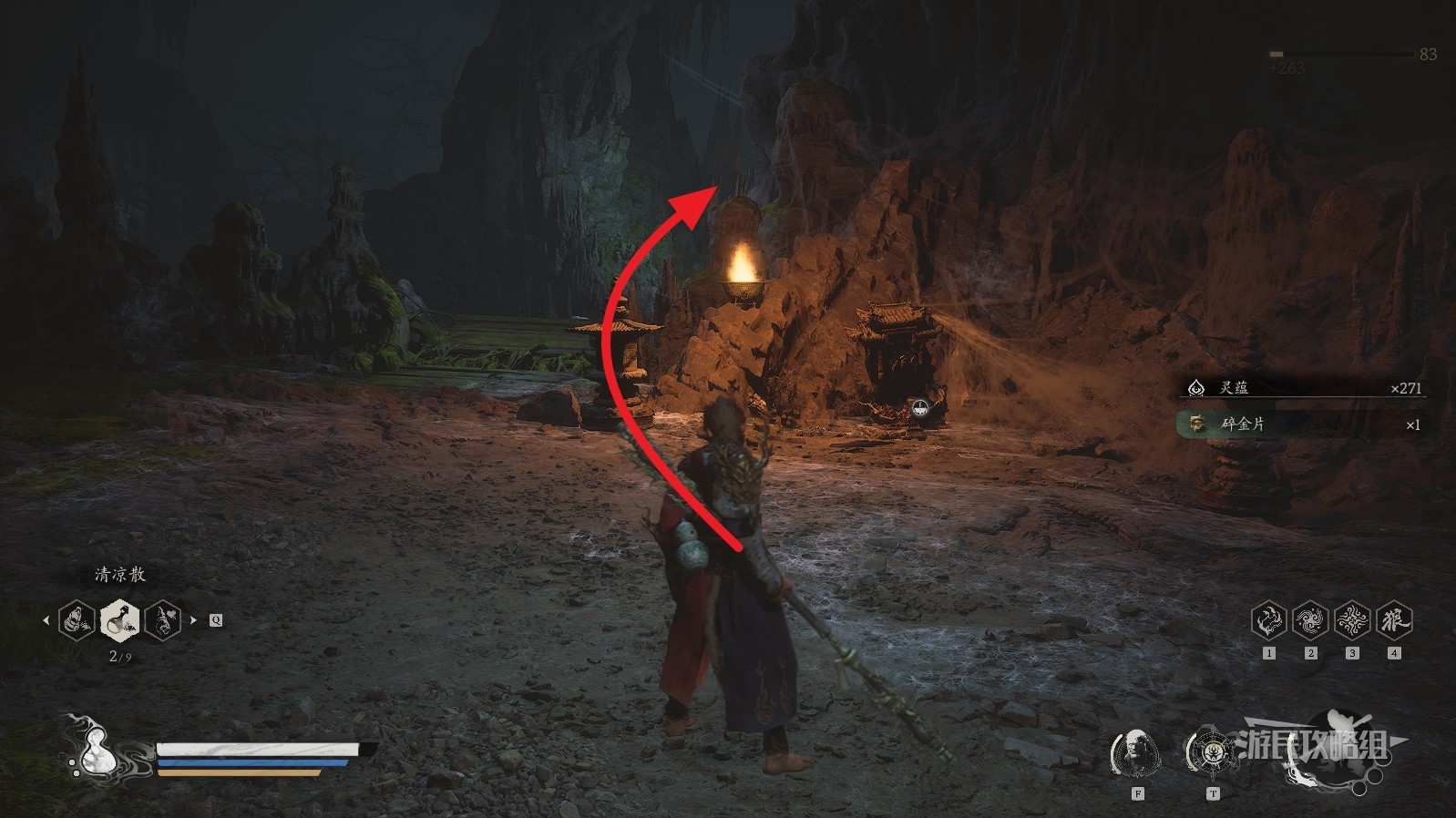The width and height of the screenshot is (1456, 818).
Task: Activate the round vessel emblem skill
Action: tap(1212, 753)
